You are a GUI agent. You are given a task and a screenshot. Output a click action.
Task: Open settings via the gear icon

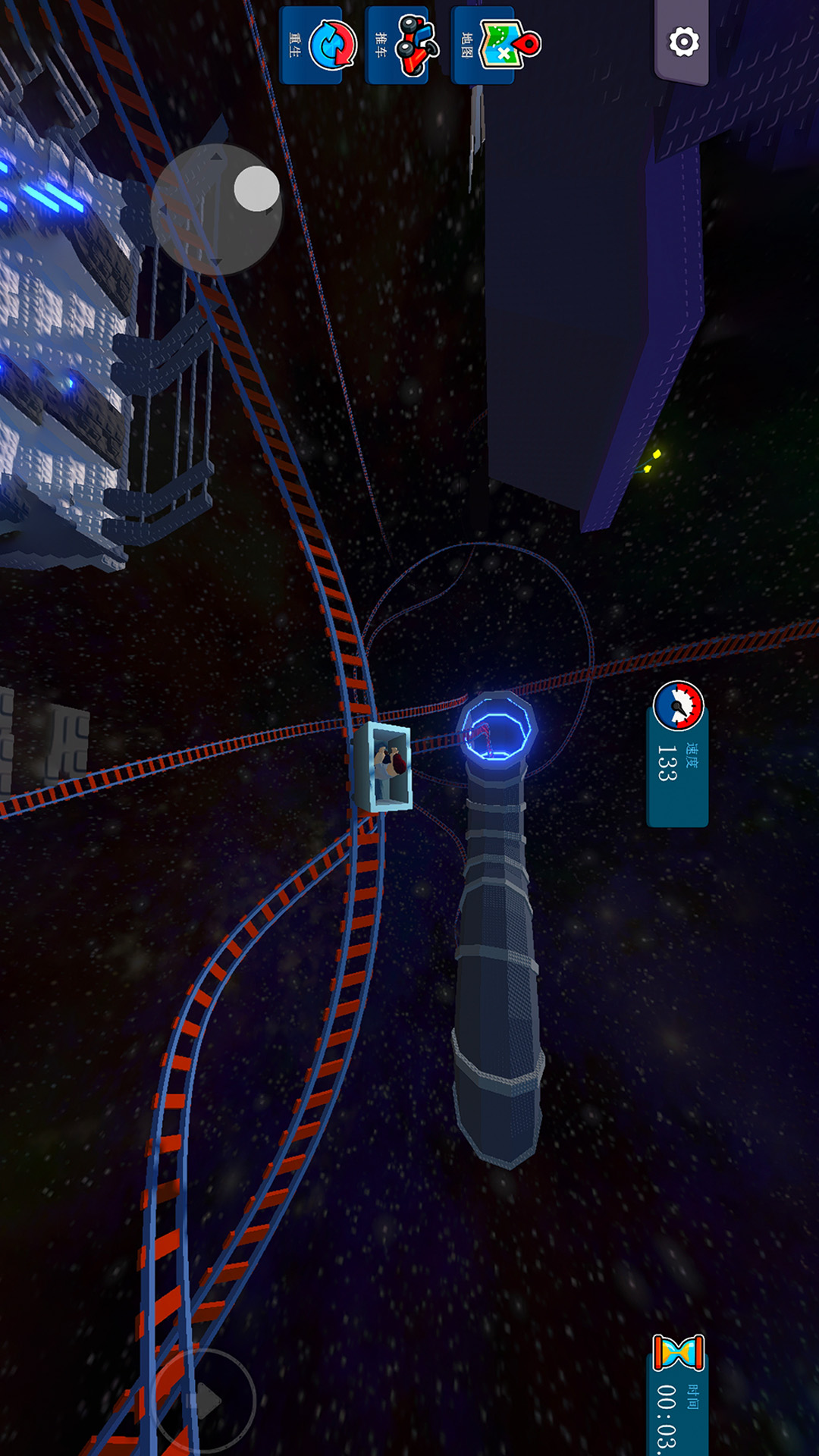point(682,42)
